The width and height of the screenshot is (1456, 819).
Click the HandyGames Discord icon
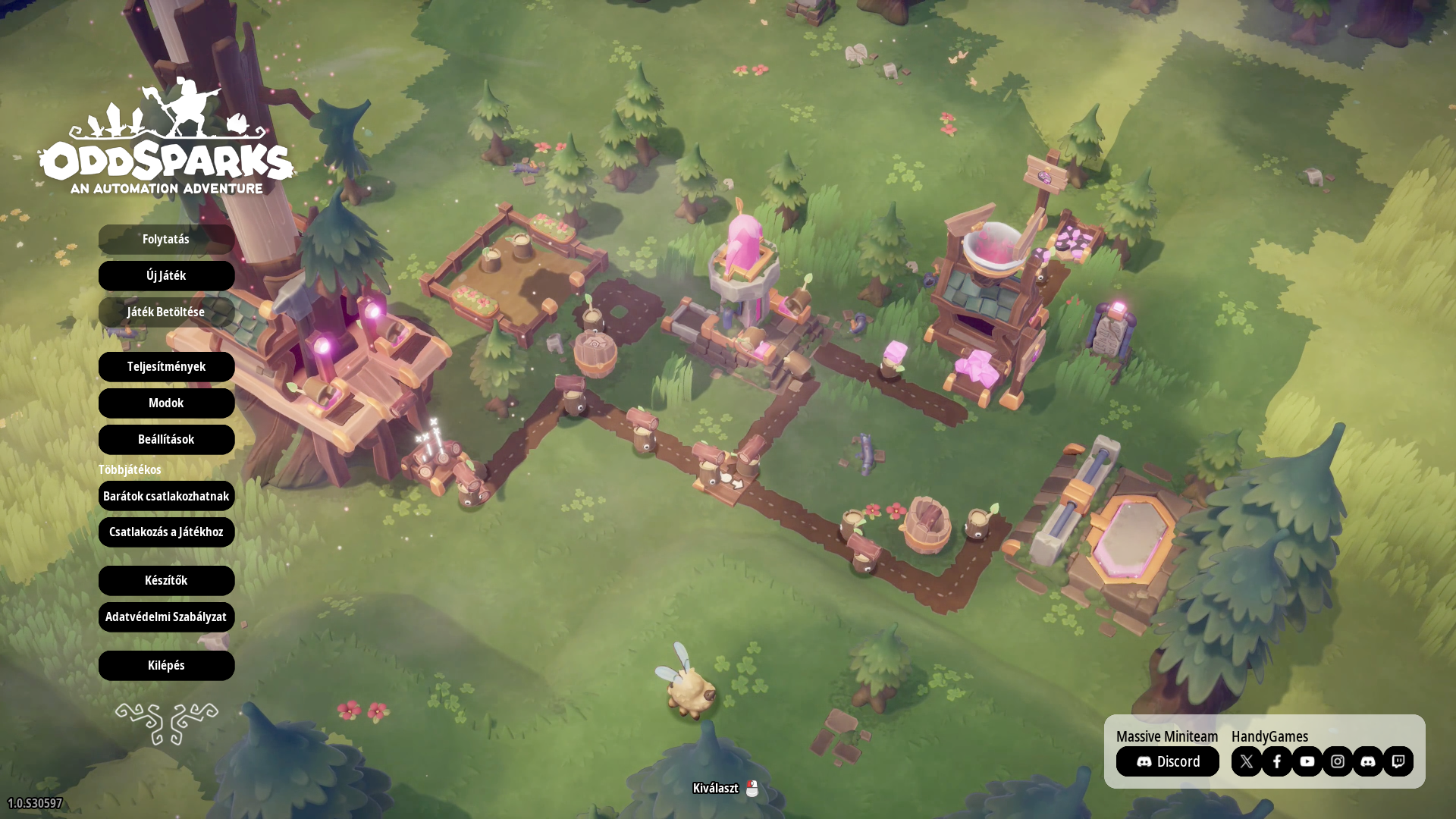[1367, 761]
